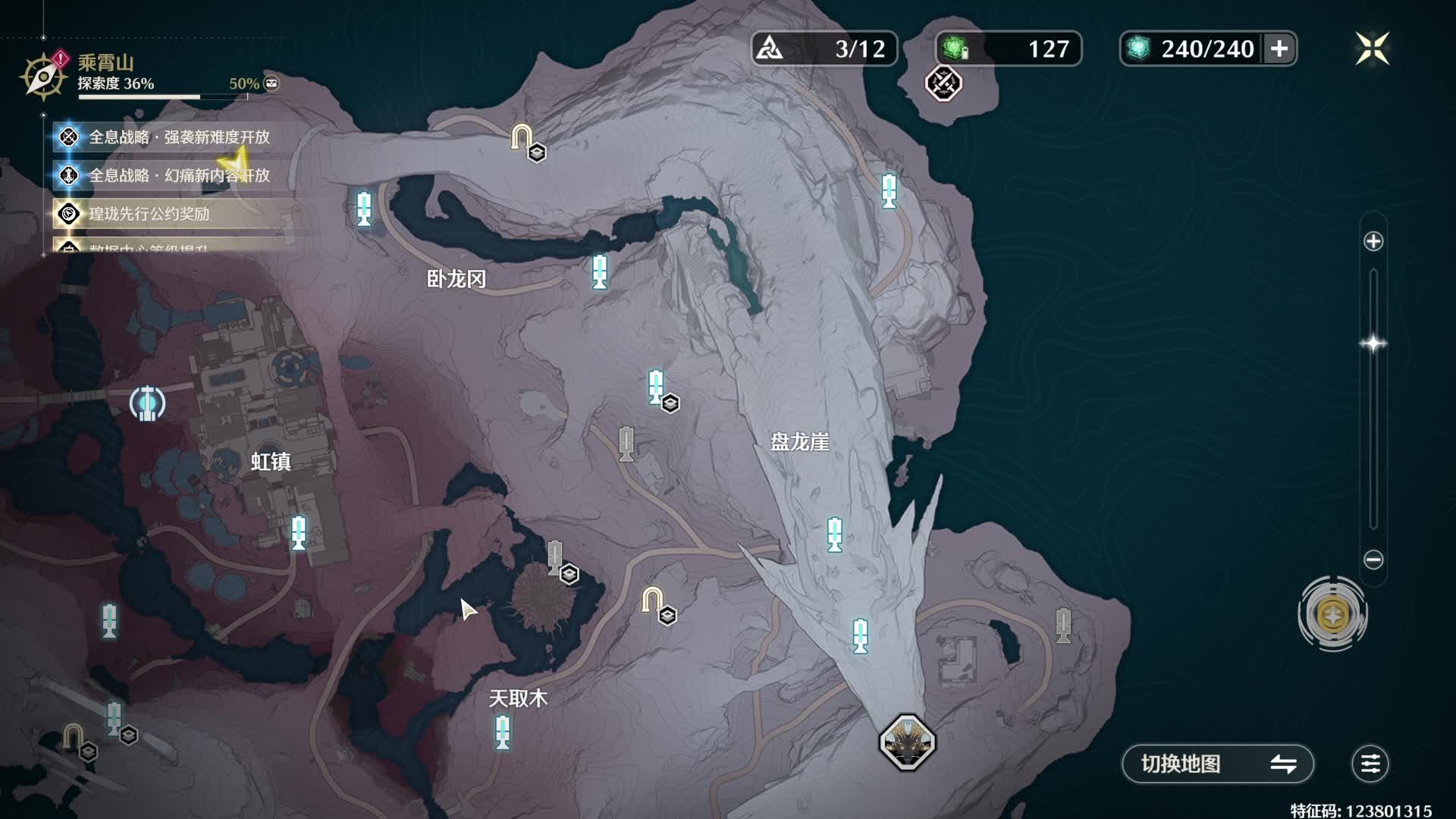
Task: Select the boss marker below 盘龙崖
Action: tap(907, 742)
